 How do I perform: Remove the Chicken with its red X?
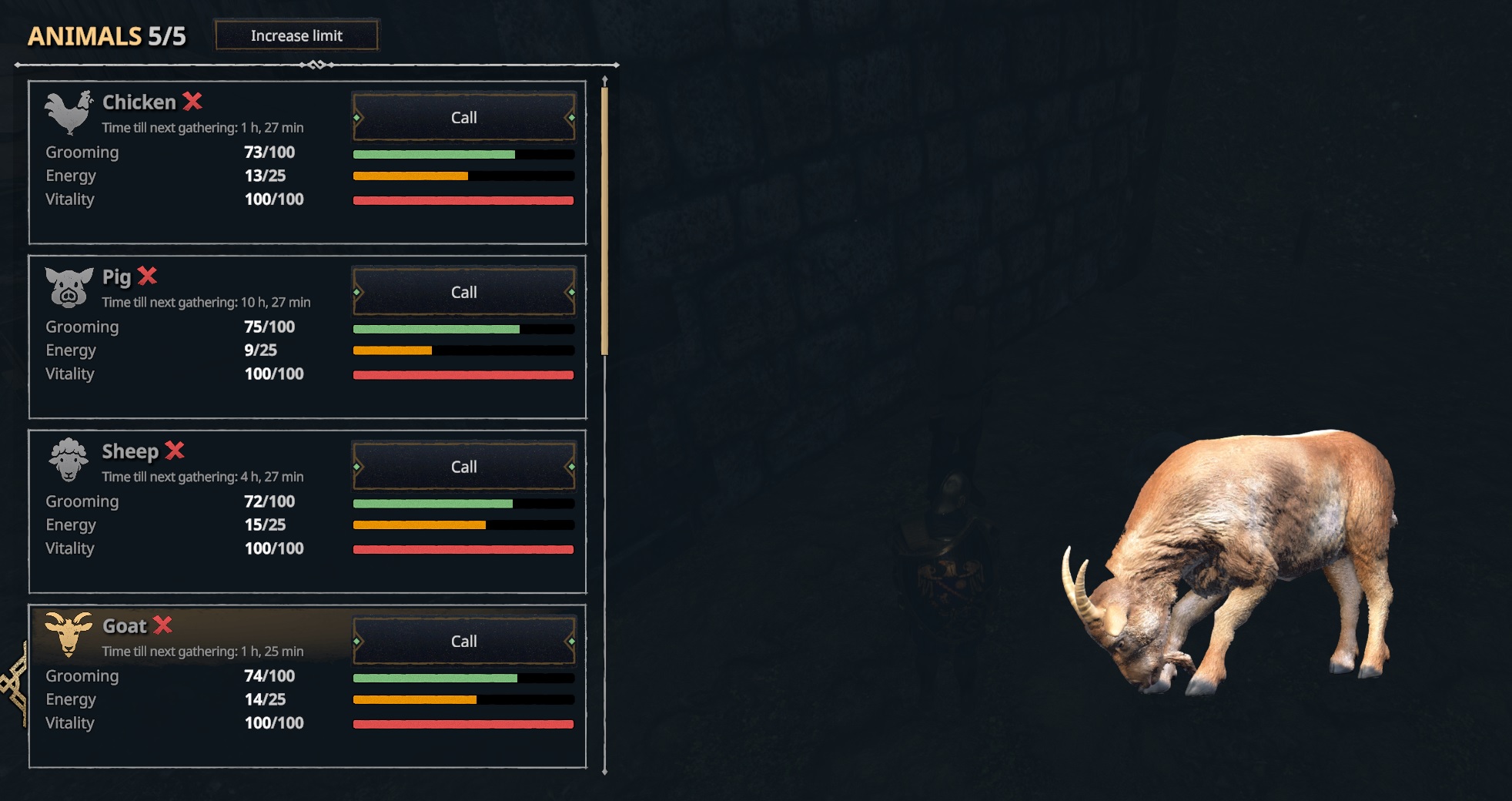(x=192, y=101)
